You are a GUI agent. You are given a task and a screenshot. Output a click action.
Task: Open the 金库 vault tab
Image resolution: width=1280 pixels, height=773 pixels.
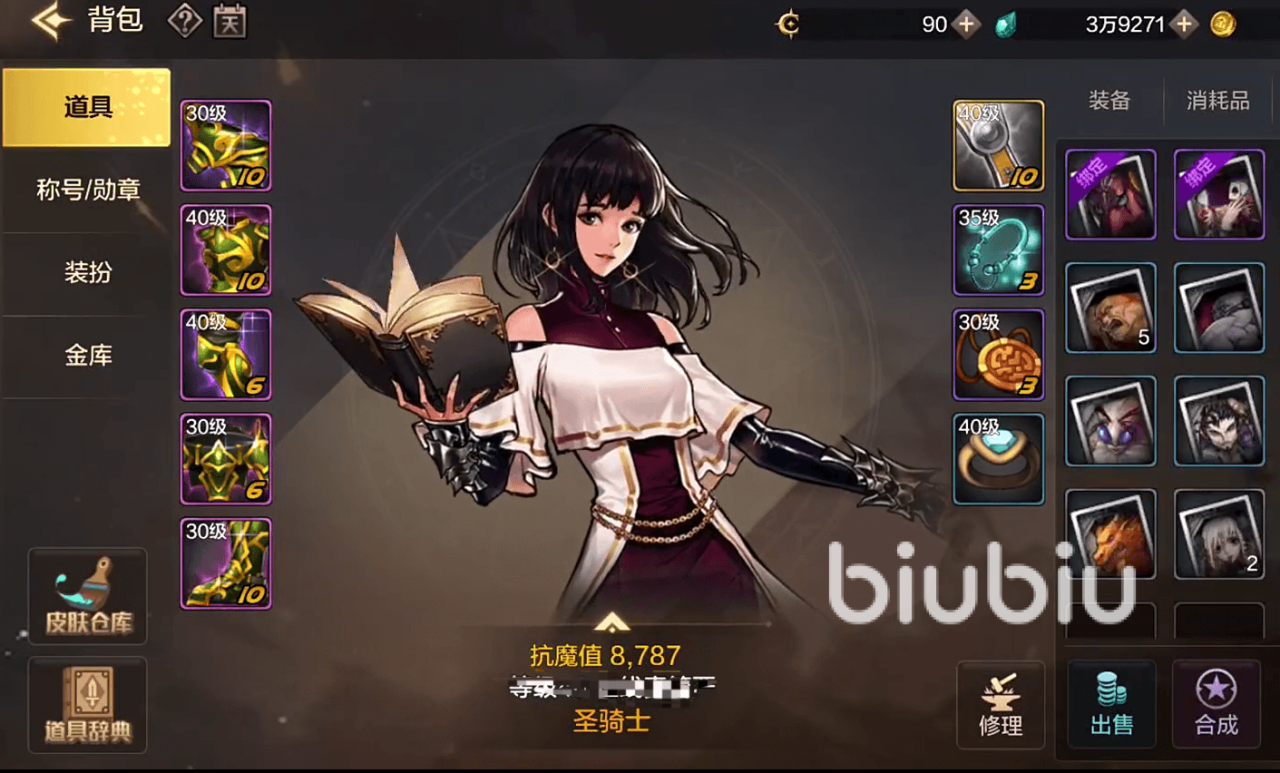[87, 355]
